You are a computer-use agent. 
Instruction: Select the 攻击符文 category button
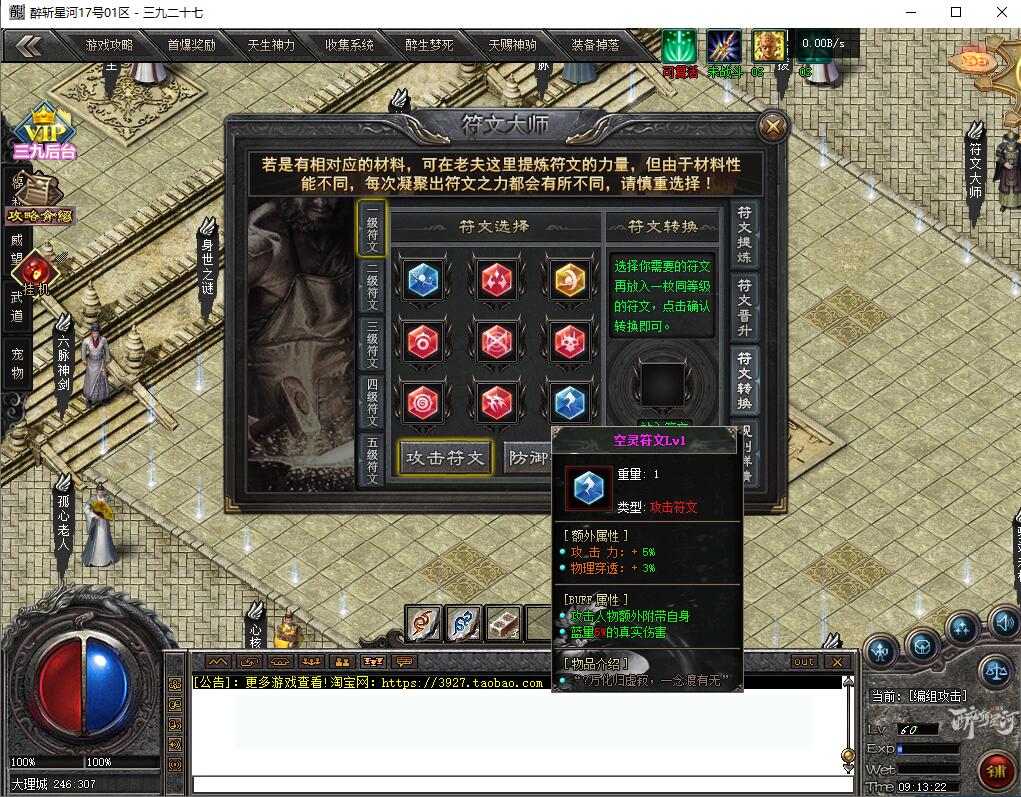[445, 458]
